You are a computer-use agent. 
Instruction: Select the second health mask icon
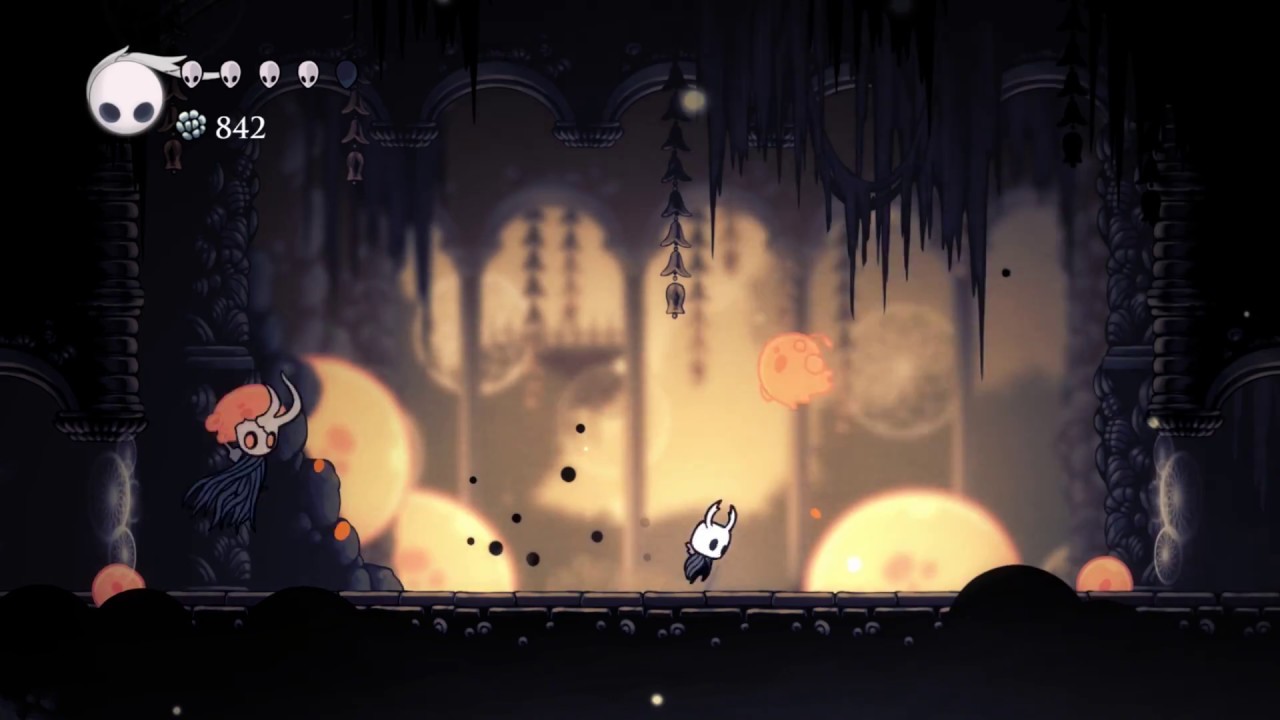[x=230, y=73]
